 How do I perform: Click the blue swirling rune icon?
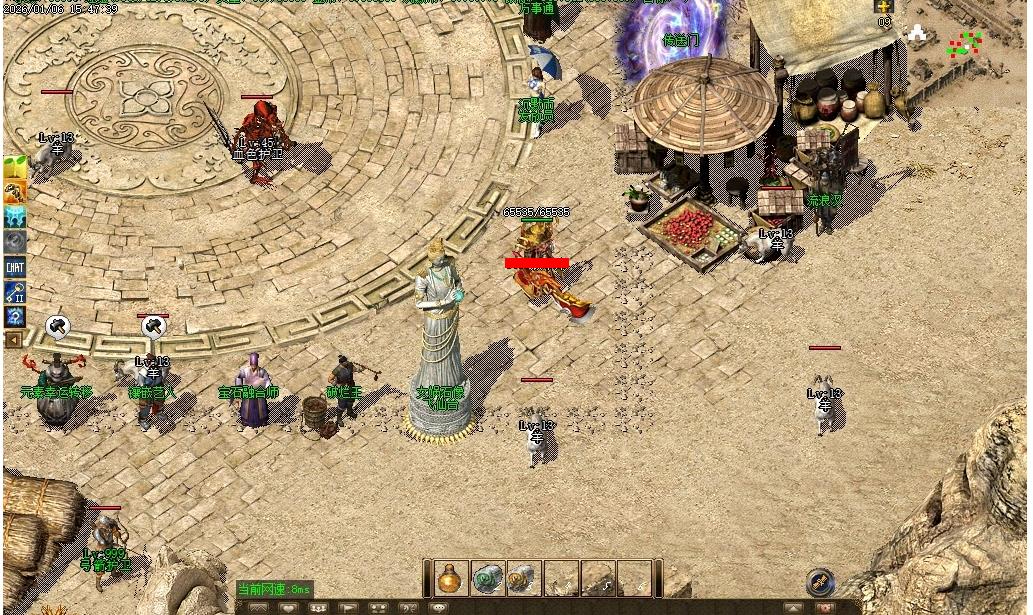[15, 317]
